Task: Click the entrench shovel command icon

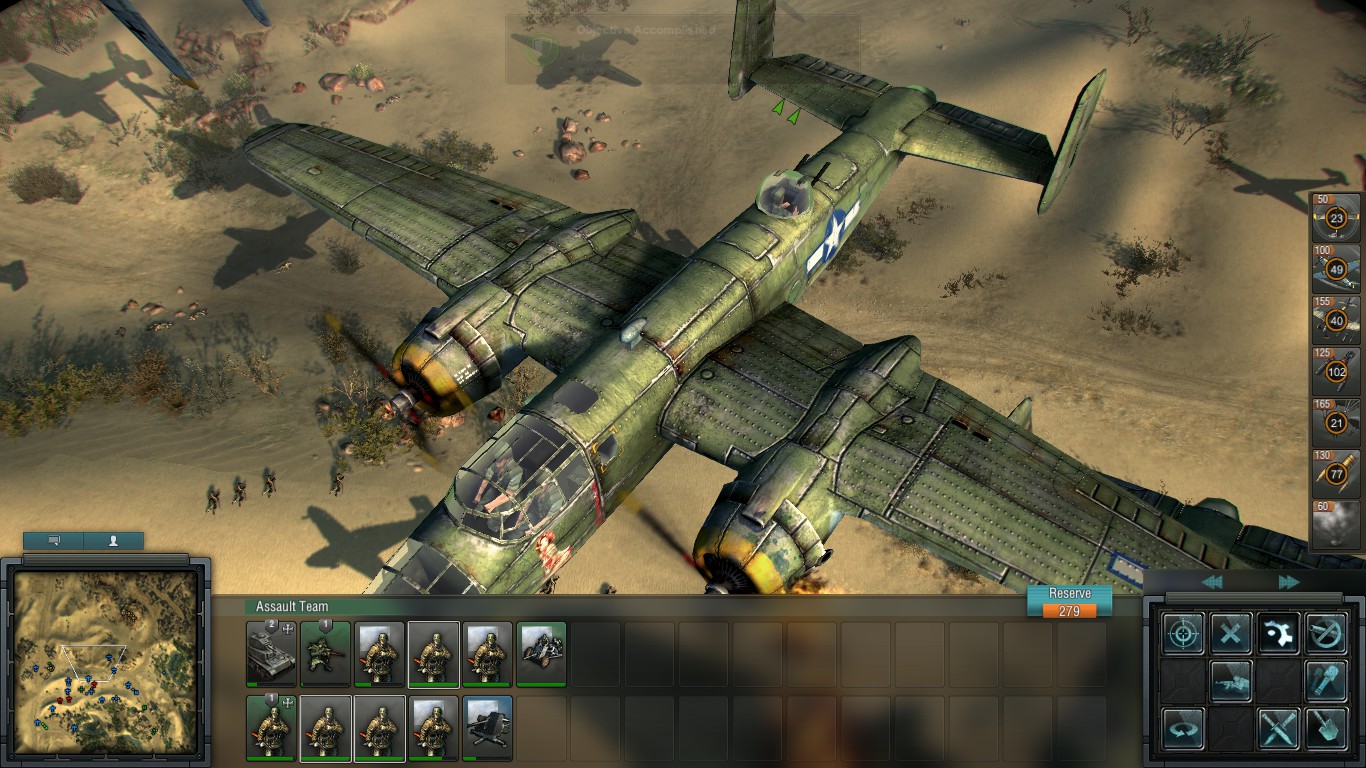Action: pyautogui.click(x=1327, y=729)
